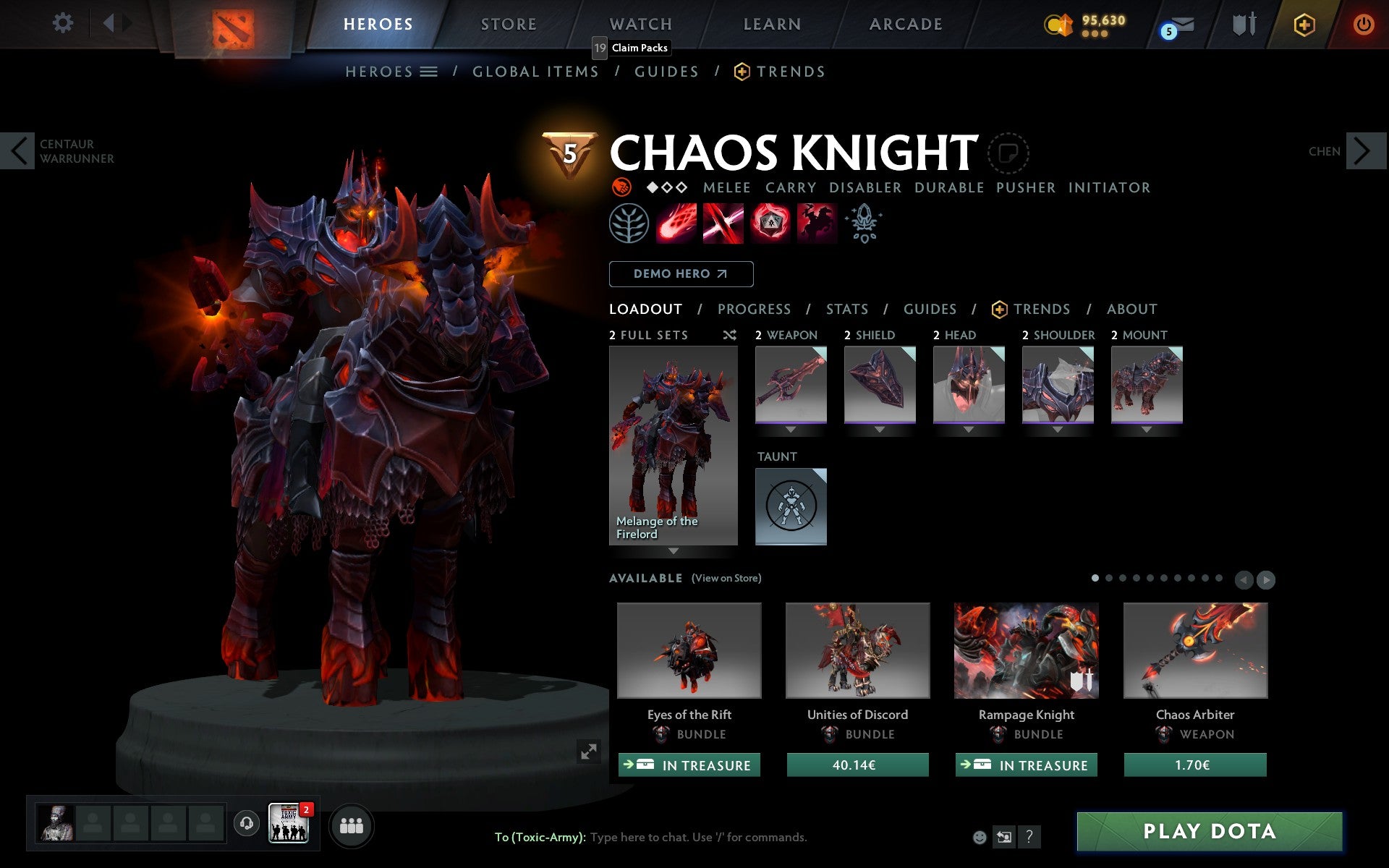Toggle the shuffle icon next to Full Sets
The image size is (1389, 868).
pyautogui.click(x=729, y=335)
